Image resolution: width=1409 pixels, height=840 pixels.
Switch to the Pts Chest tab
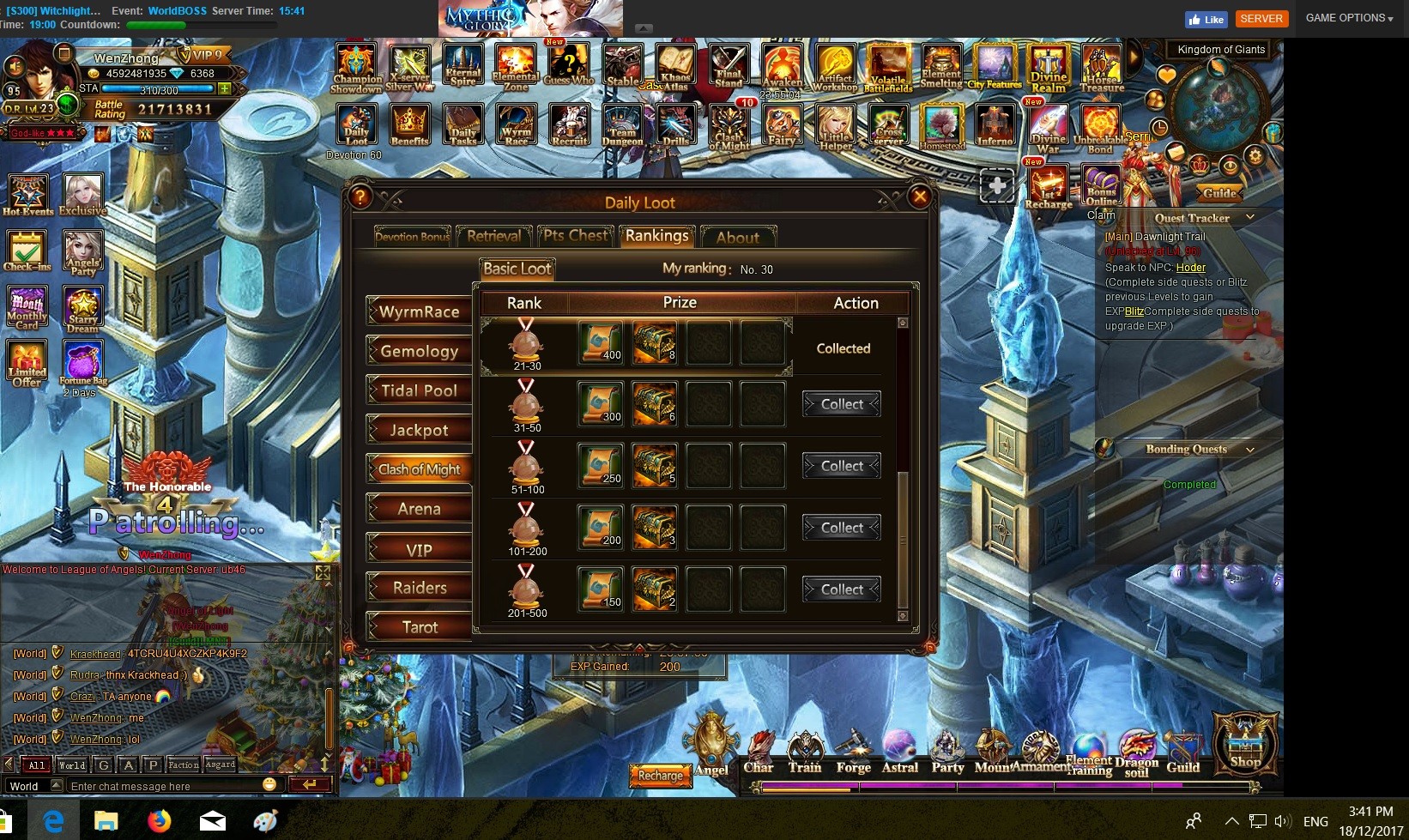pyautogui.click(x=576, y=236)
